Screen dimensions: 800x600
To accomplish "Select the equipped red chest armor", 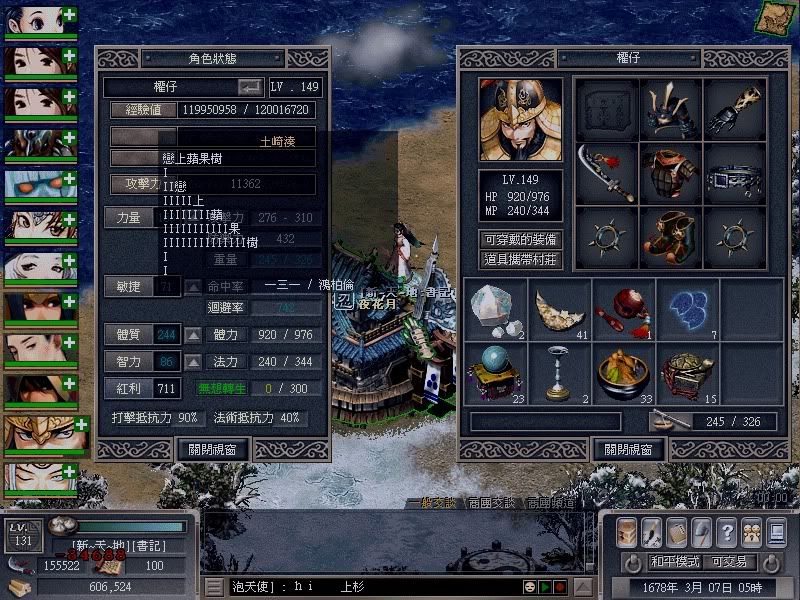I will (x=671, y=173).
